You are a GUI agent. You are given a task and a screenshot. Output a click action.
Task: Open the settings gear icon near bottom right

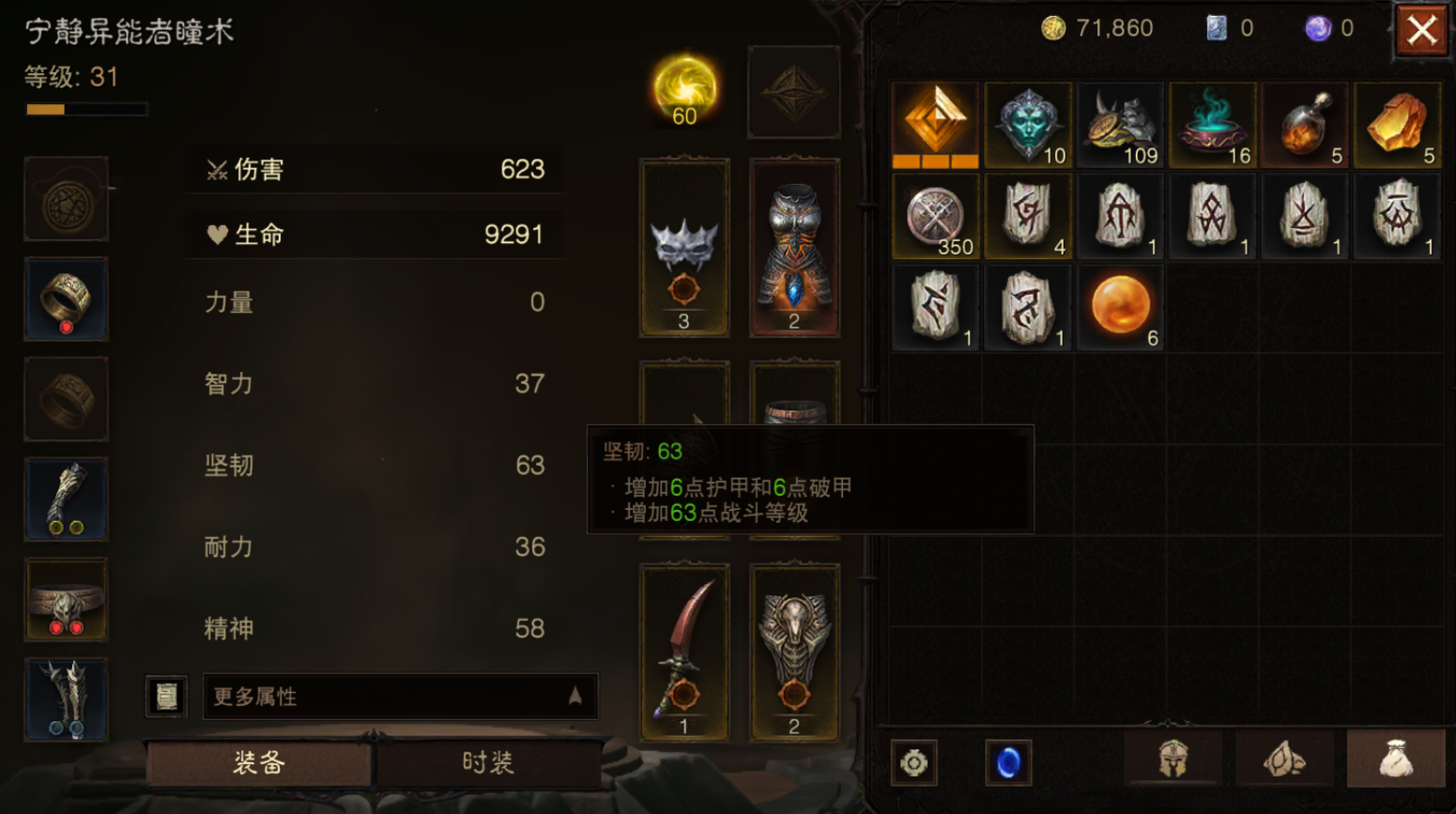point(915,761)
